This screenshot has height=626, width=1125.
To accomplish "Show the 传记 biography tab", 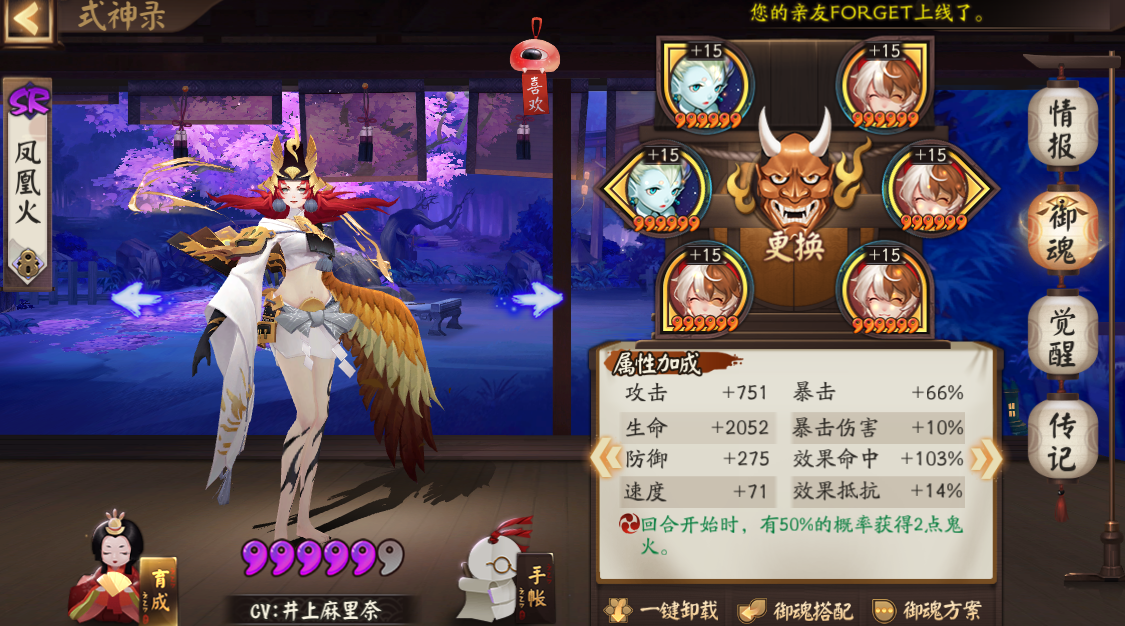I will (1062, 441).
